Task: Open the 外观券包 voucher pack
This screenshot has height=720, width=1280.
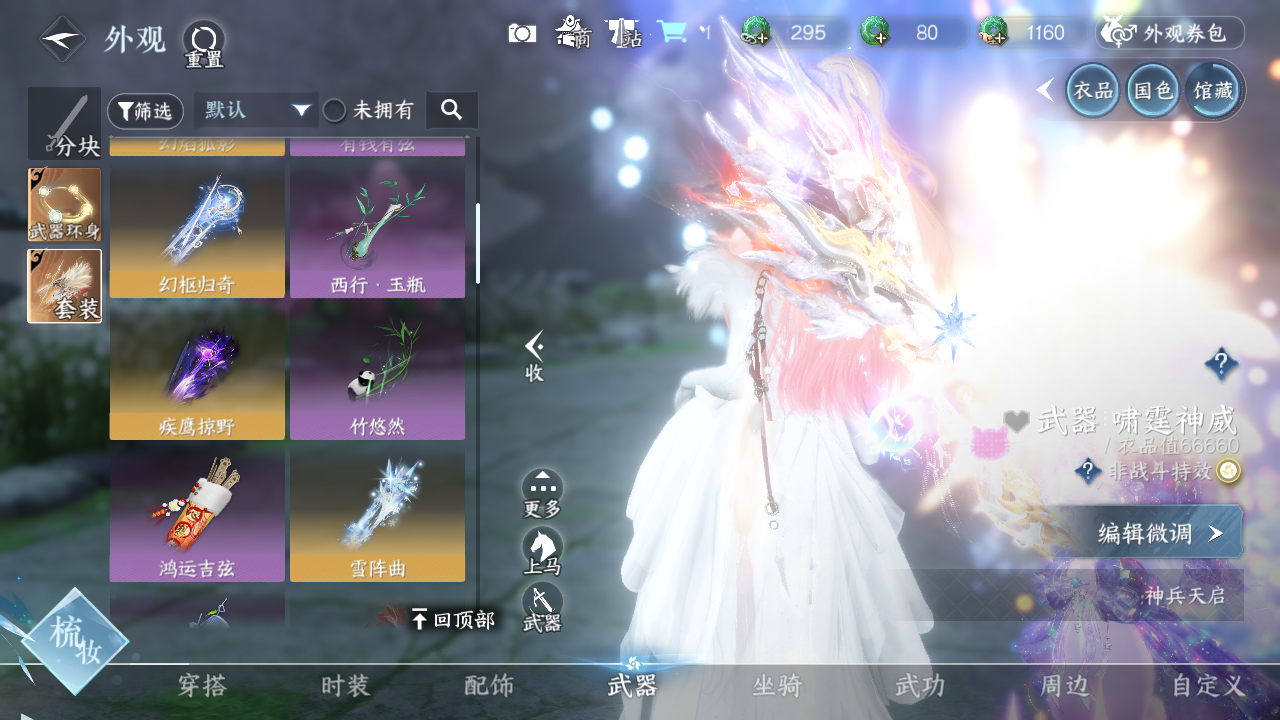Action: (x=1170, y=33)
